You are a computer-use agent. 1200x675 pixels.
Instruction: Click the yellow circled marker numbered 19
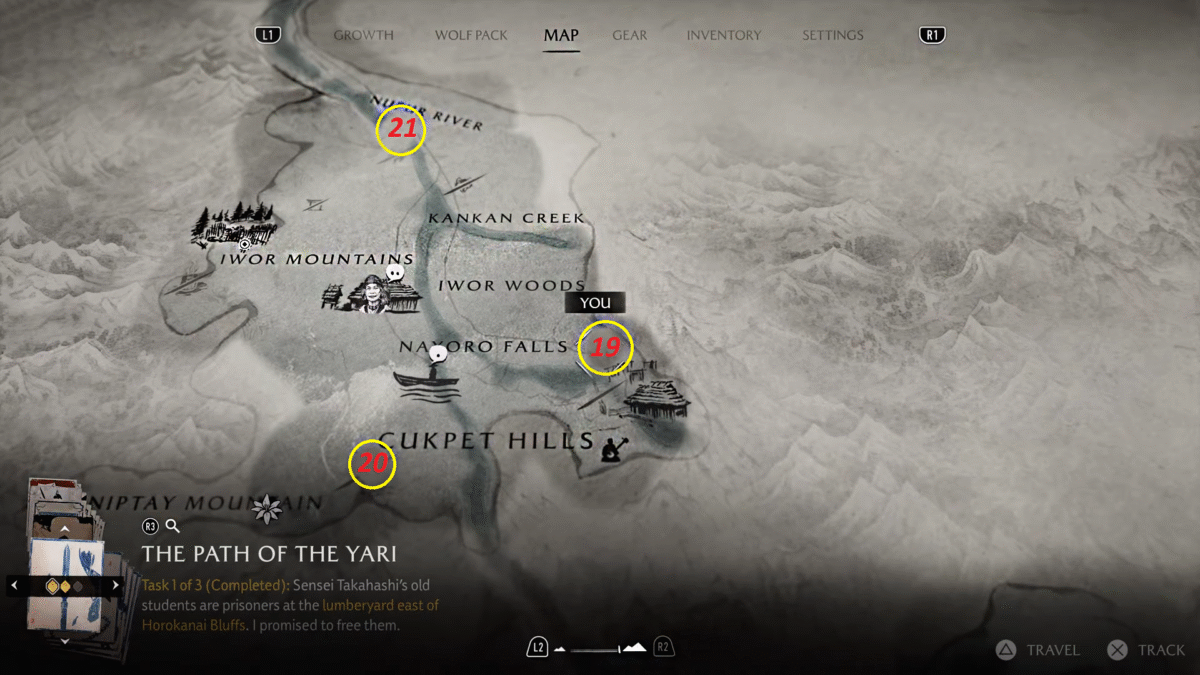[x=606, y=348]
